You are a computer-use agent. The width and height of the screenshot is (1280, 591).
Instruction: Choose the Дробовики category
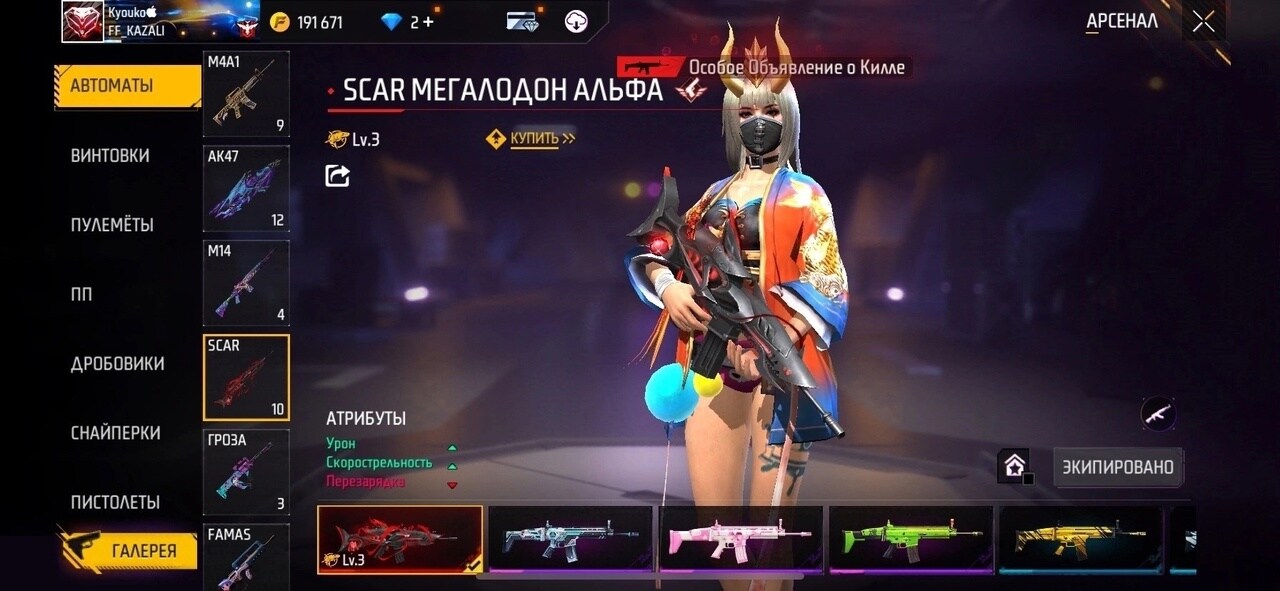[x=117, y=364]
